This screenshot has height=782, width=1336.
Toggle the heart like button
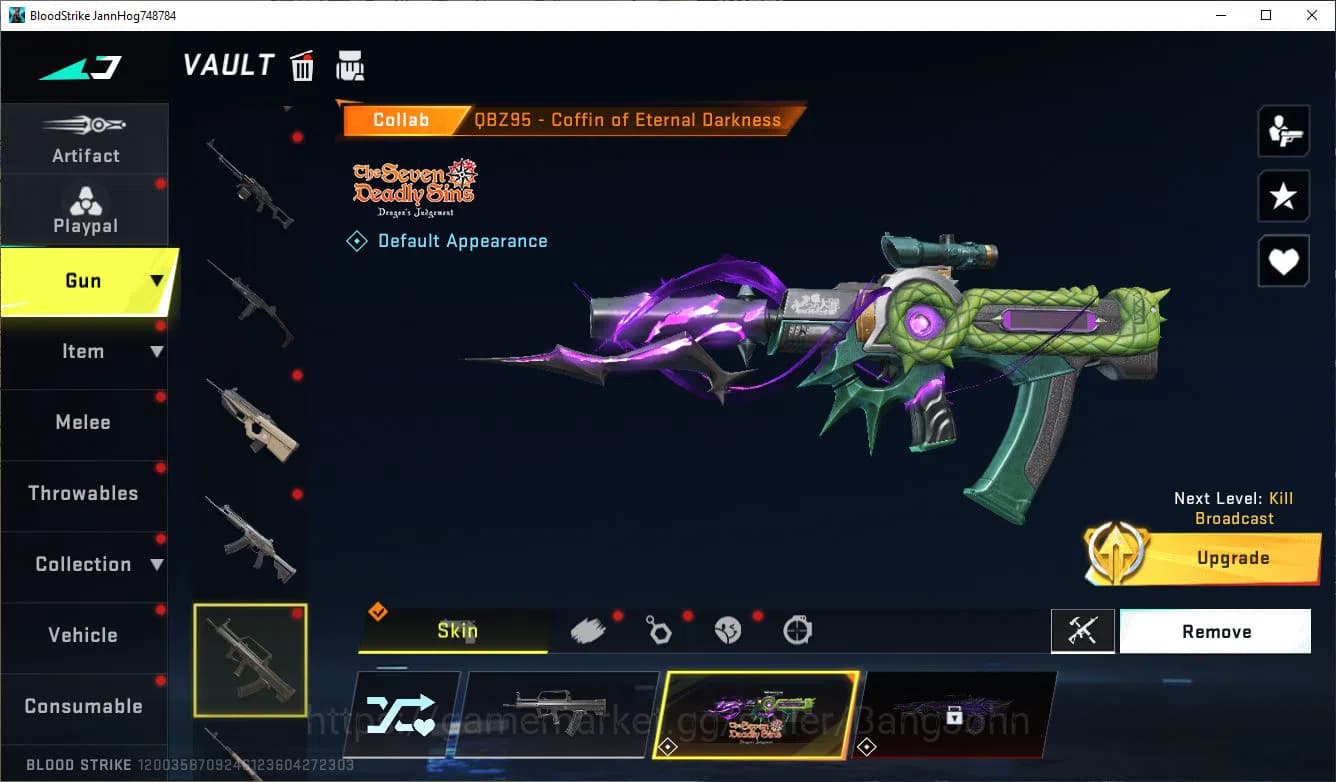pyautogui.click(x=1284, y=261)
